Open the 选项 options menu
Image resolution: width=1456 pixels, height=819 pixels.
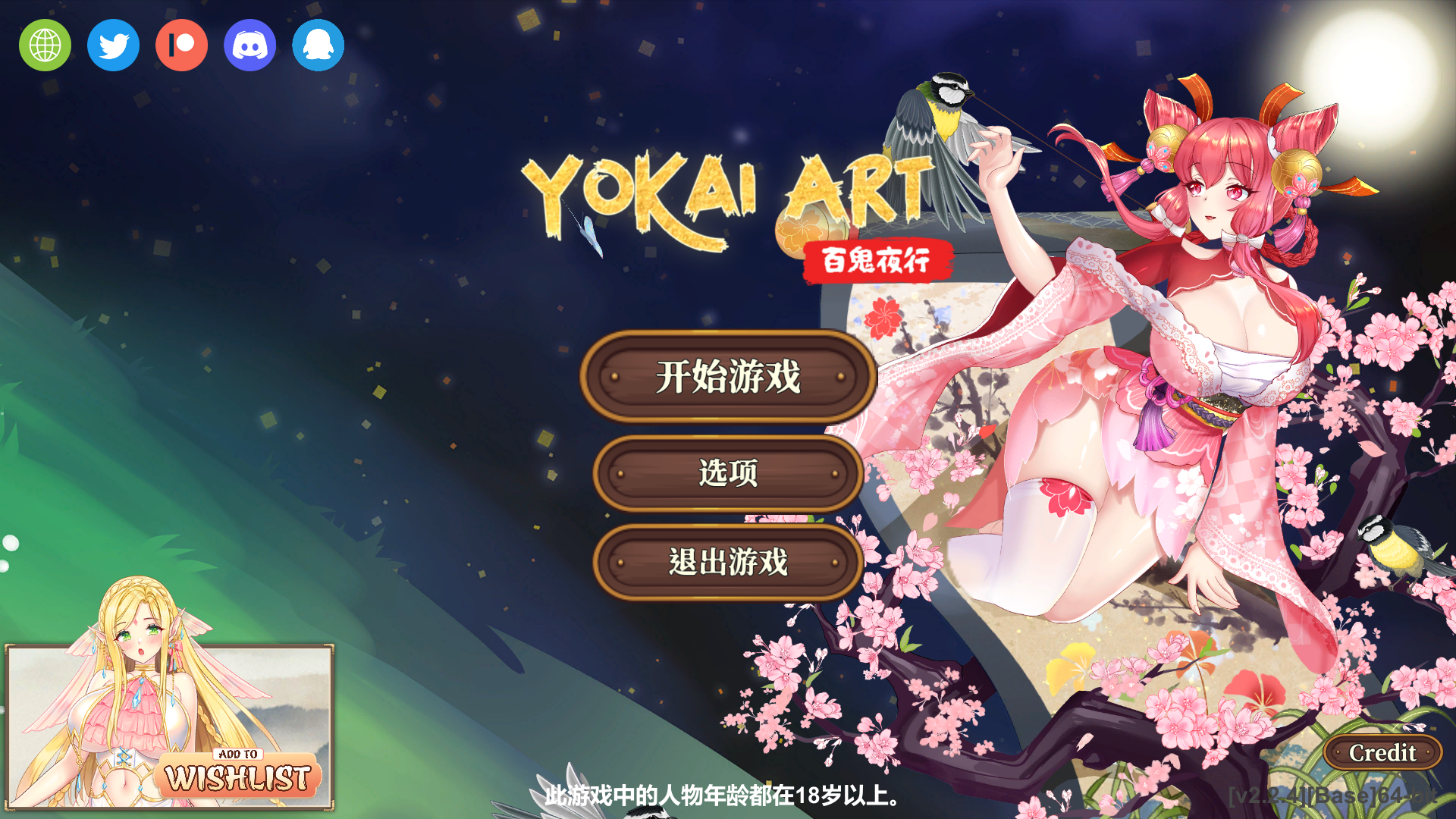tap(728, 474)
